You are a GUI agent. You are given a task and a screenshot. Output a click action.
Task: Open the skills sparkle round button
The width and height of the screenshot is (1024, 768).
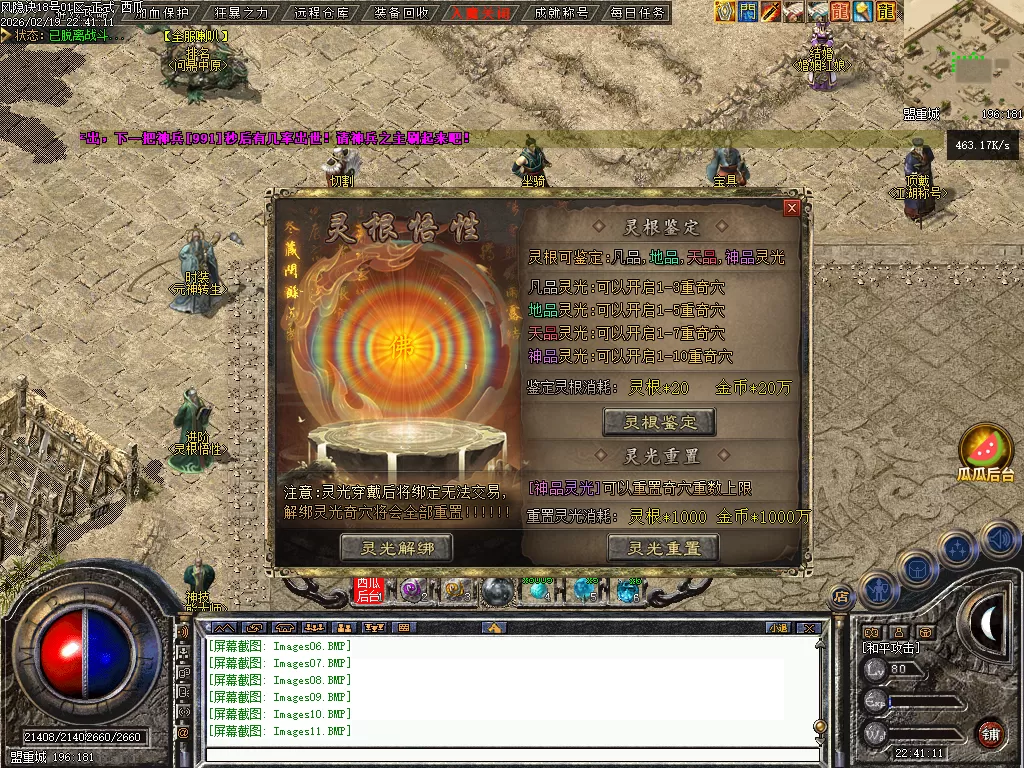point(958,548)
